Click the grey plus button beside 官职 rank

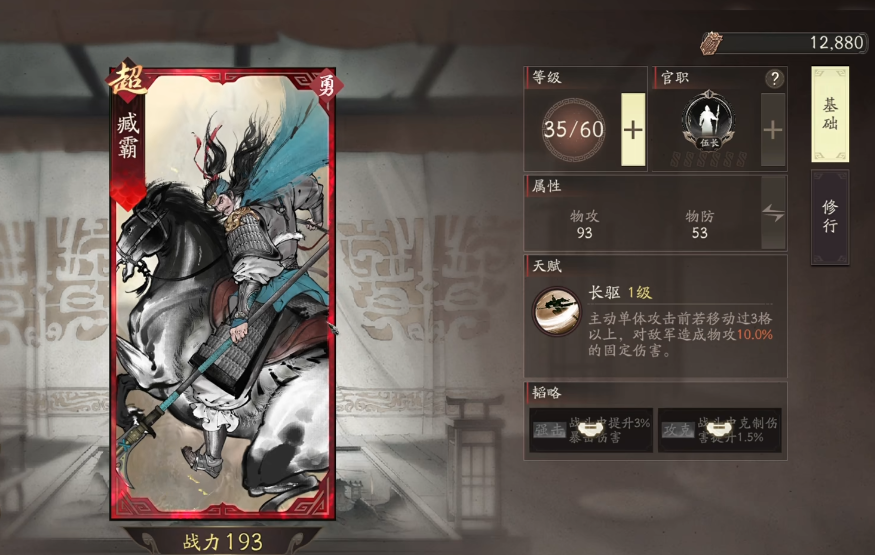coord(773,129)
